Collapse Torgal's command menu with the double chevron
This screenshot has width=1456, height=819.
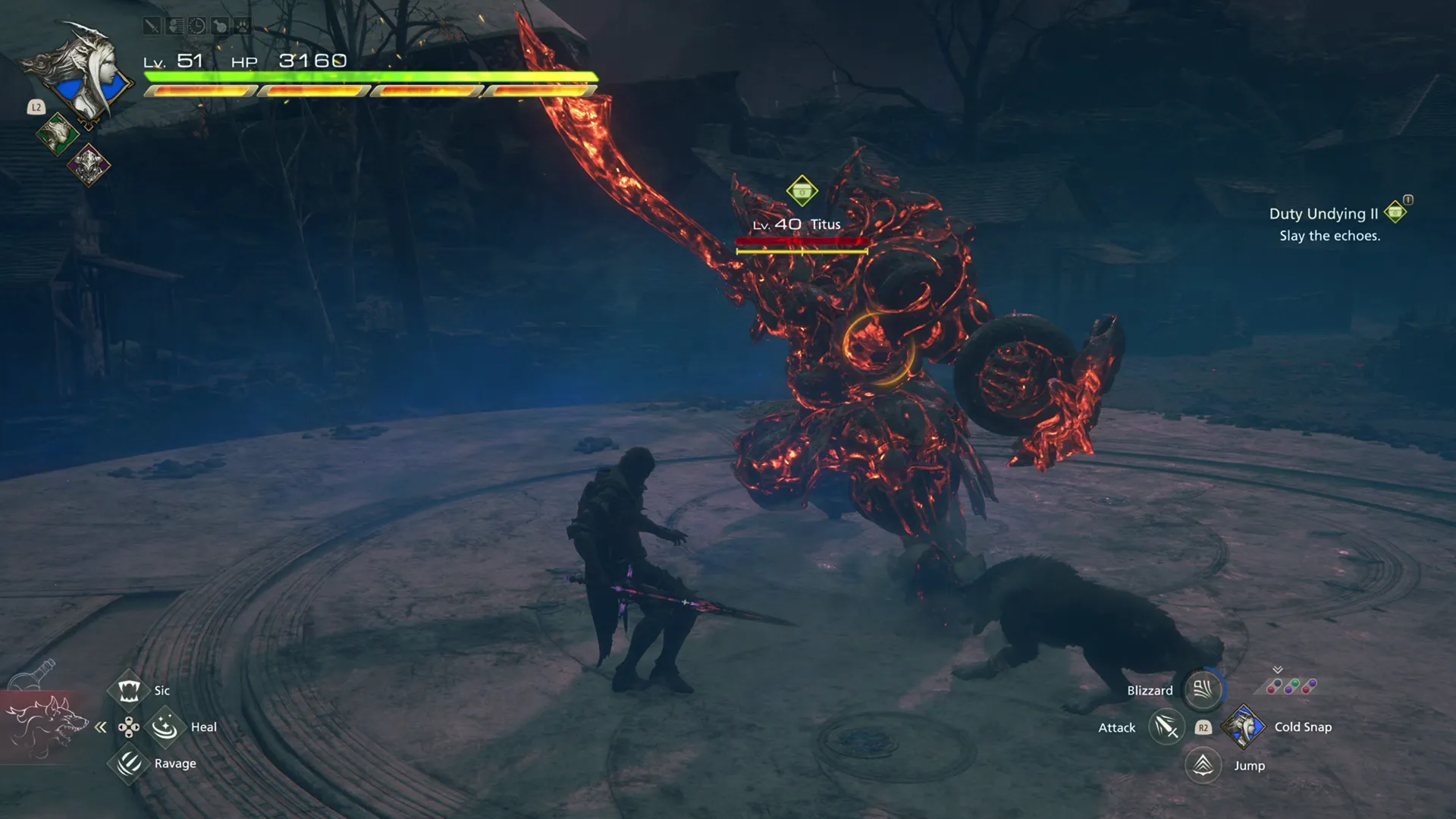100,727
